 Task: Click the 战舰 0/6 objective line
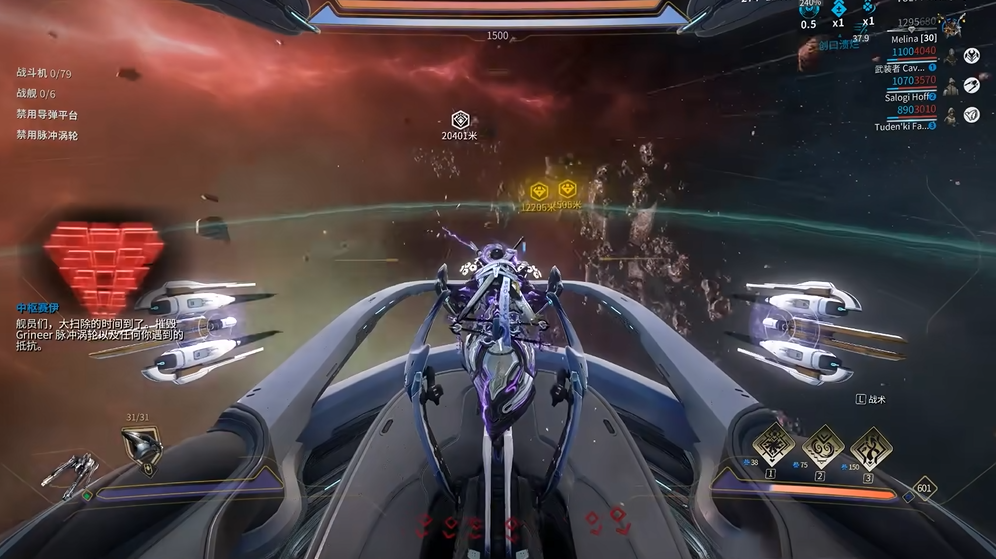(x=36, y=94)
